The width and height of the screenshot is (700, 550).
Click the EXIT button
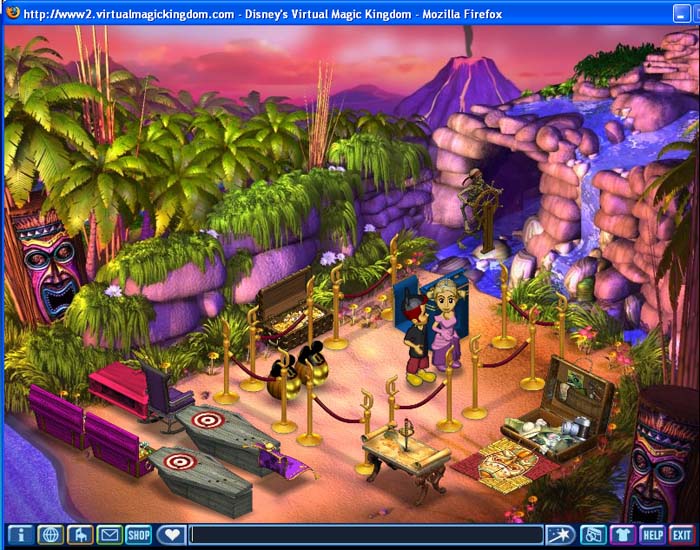(x=682, y=535)
